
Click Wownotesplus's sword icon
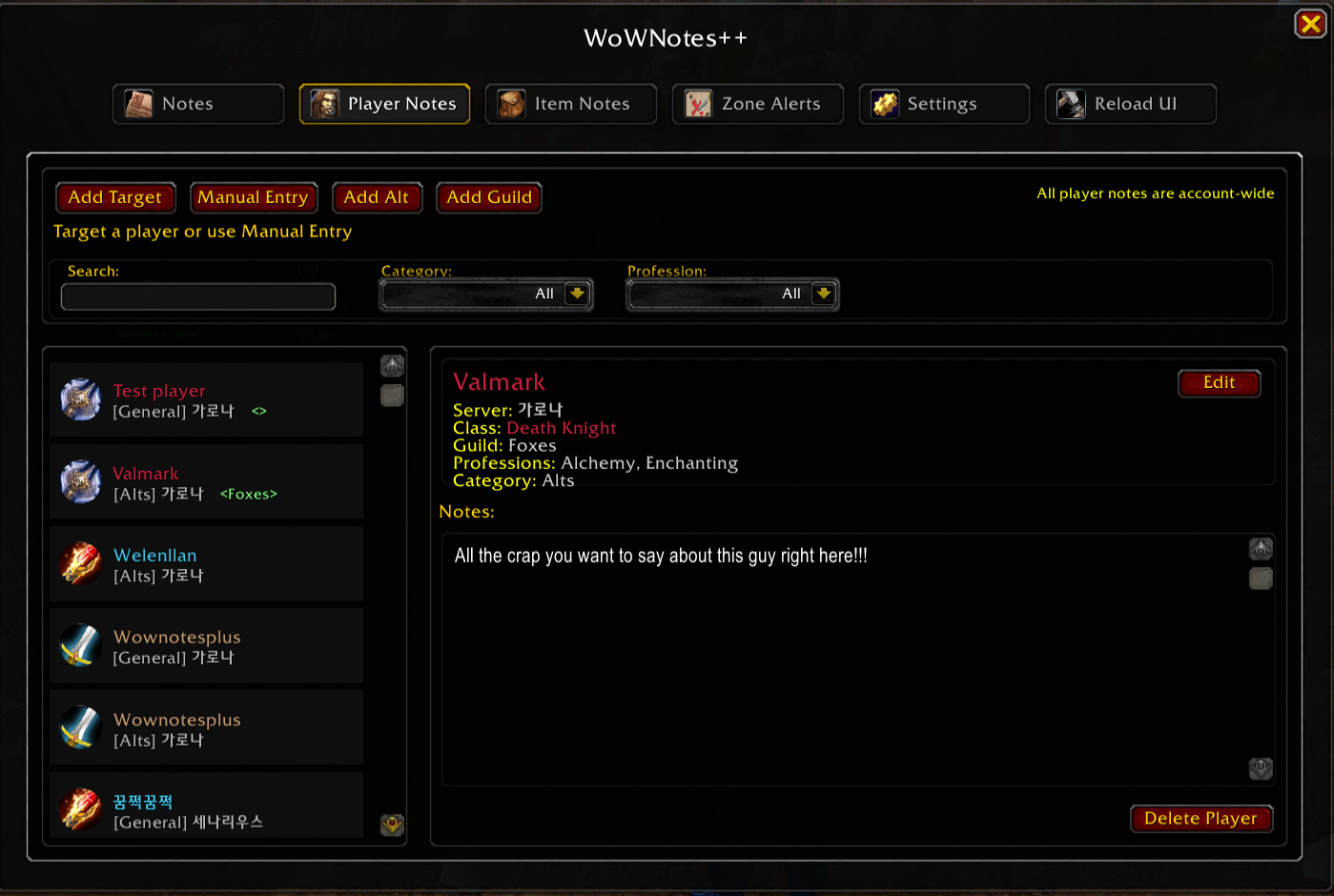(81, 645)
